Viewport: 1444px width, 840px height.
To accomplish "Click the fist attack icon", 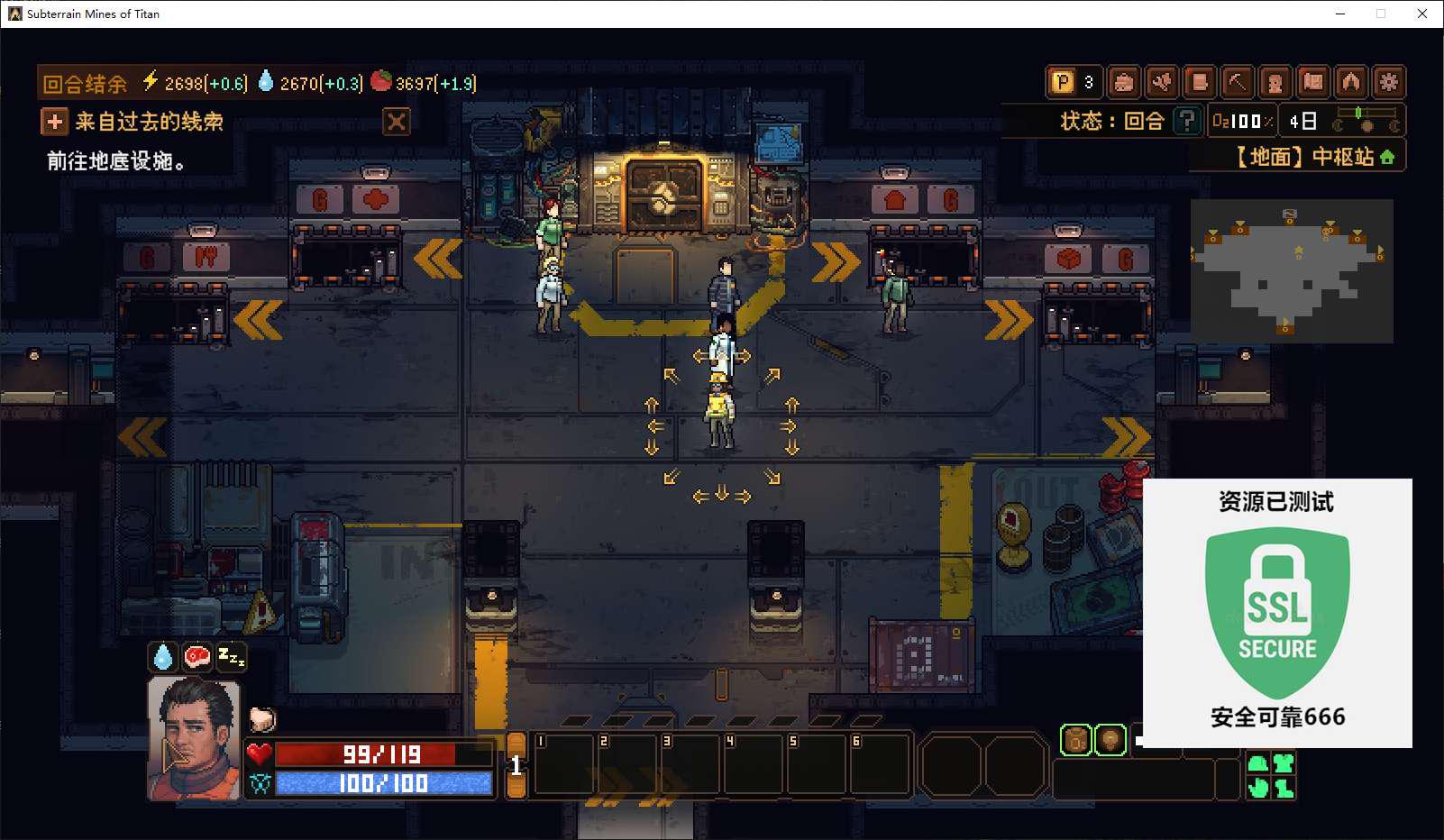I will click(x=262, y=718).
